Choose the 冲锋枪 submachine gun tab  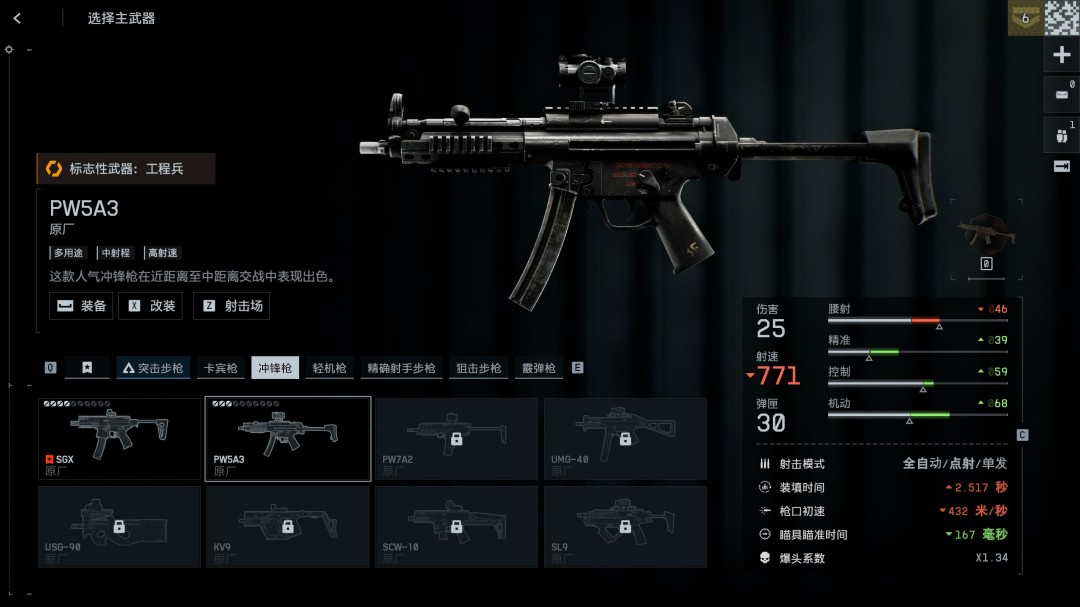(x=275, y=368)
